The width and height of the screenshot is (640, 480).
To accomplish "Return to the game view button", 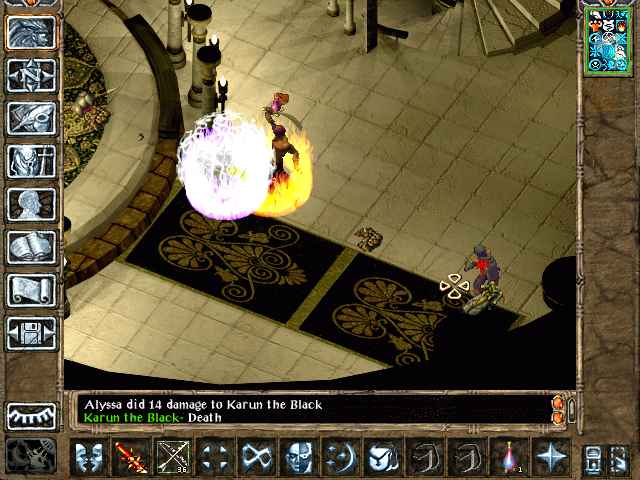I will coord(32,32).
